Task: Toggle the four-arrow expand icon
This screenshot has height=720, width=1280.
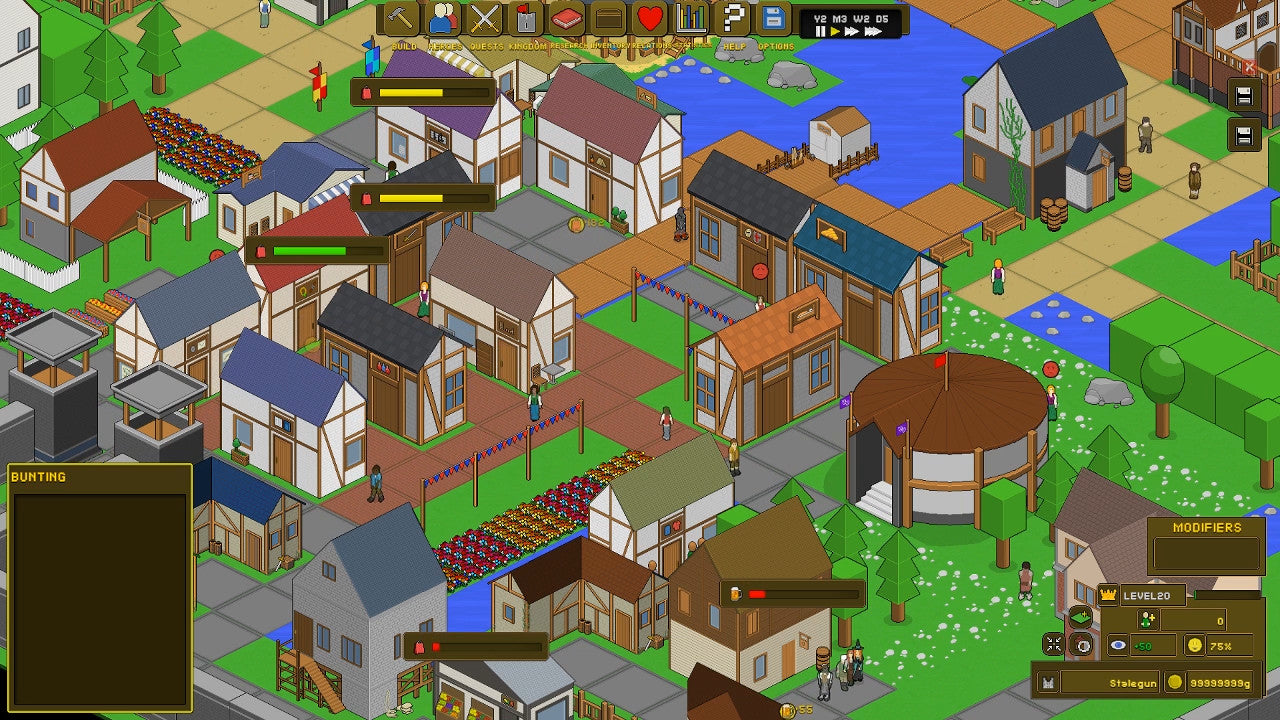Action: [x=1052, y=644]
